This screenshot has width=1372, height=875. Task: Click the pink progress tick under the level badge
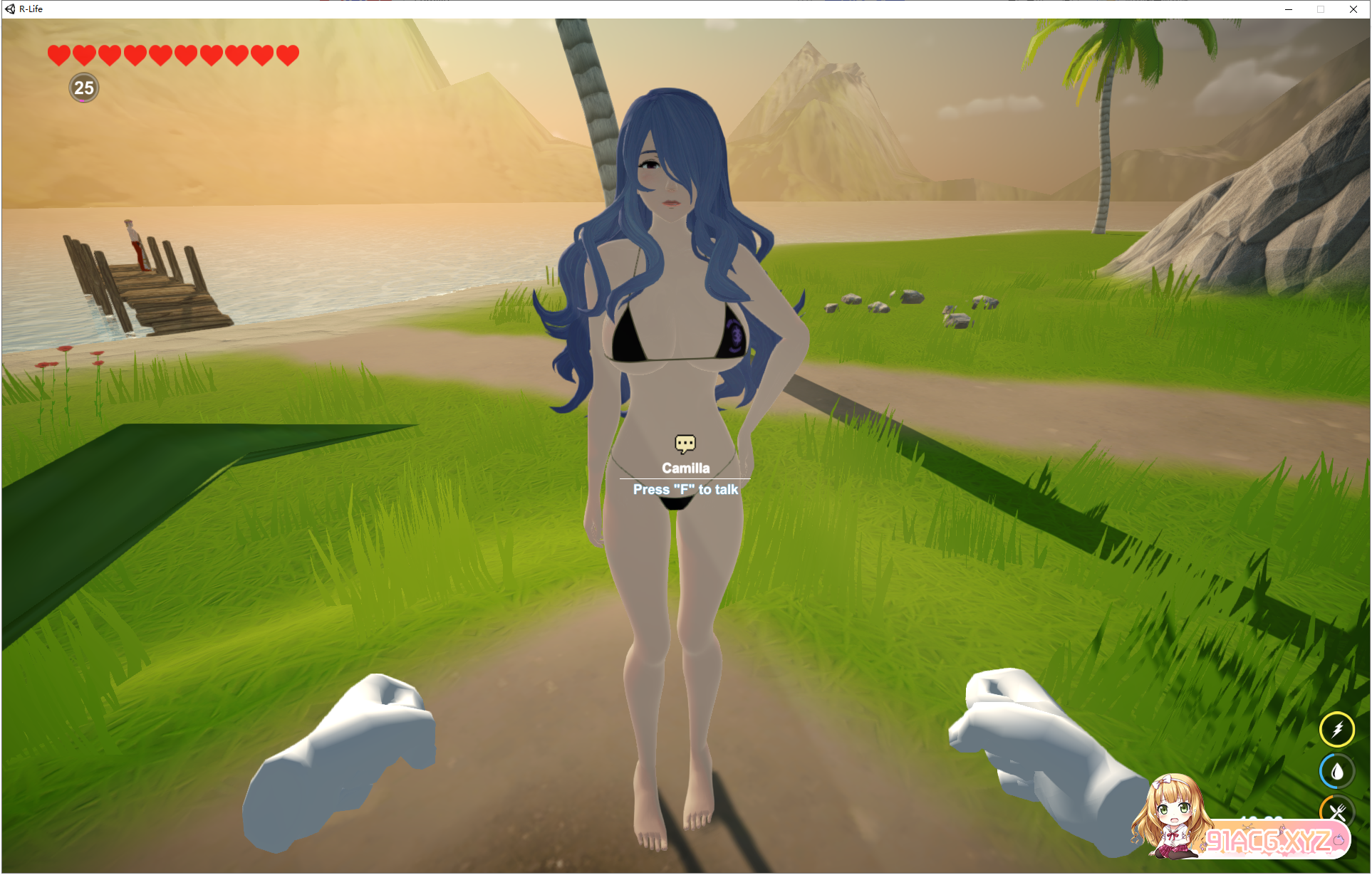83,101
